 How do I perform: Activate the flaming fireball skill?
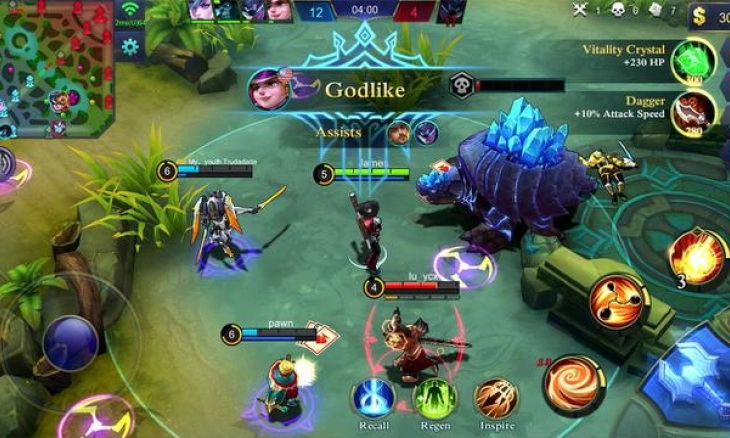coord(696,258)
